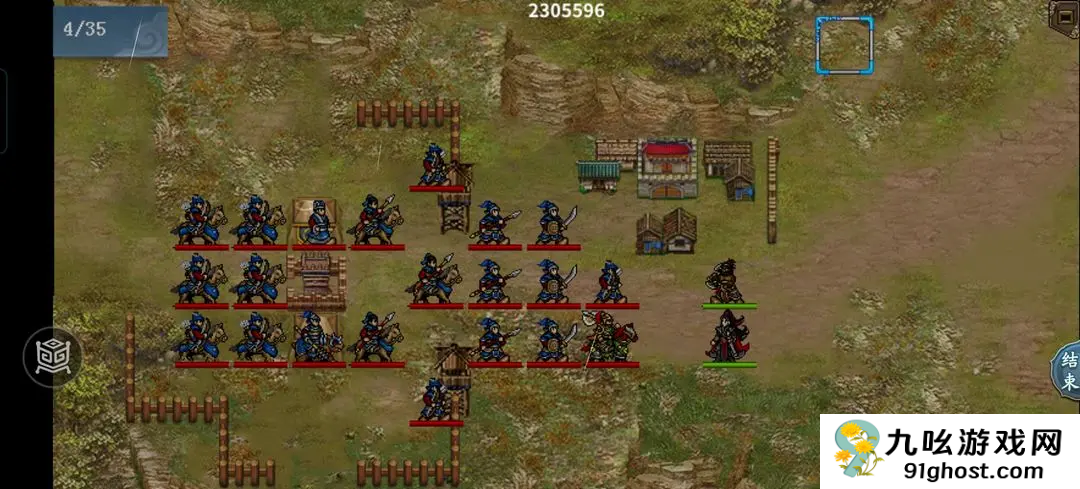The width and height of the screenshot is (1080, 489).
Task: Open the square menu icon in the corner
Action: 1064,17
